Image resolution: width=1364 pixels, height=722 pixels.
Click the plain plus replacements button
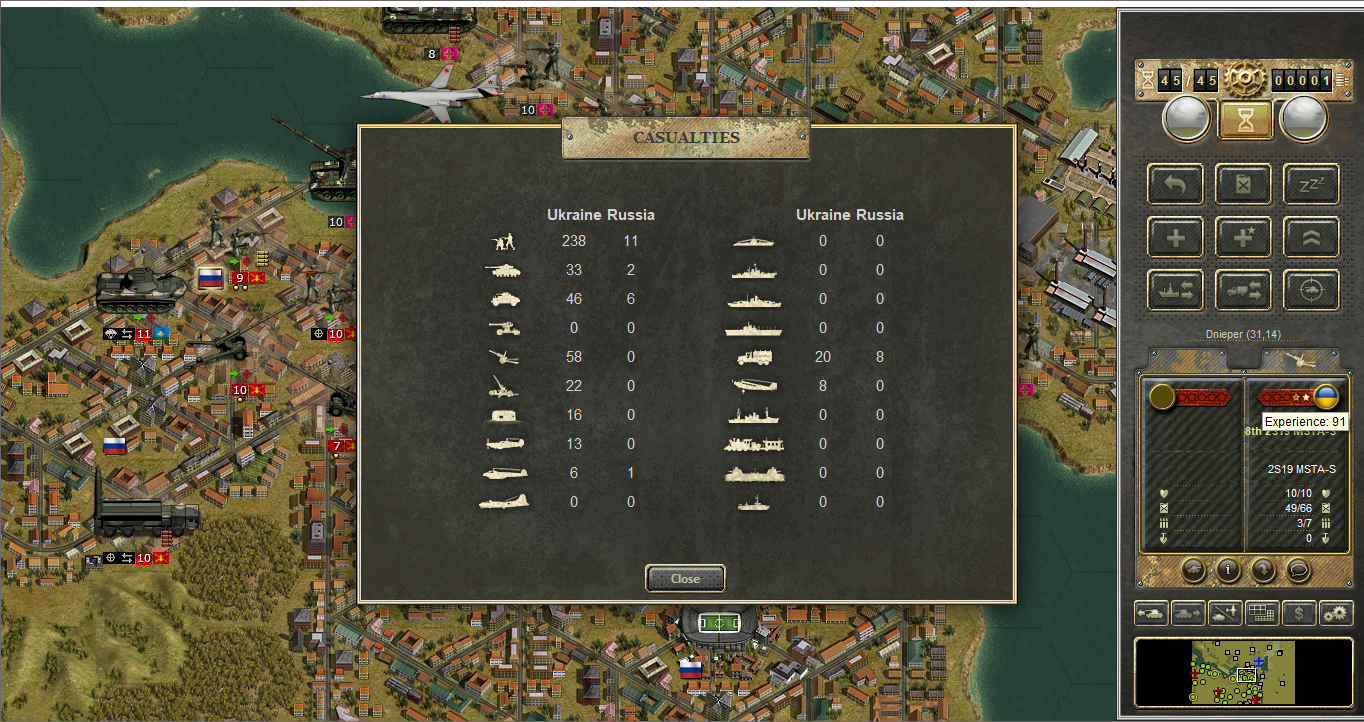tap(1175, 237)
